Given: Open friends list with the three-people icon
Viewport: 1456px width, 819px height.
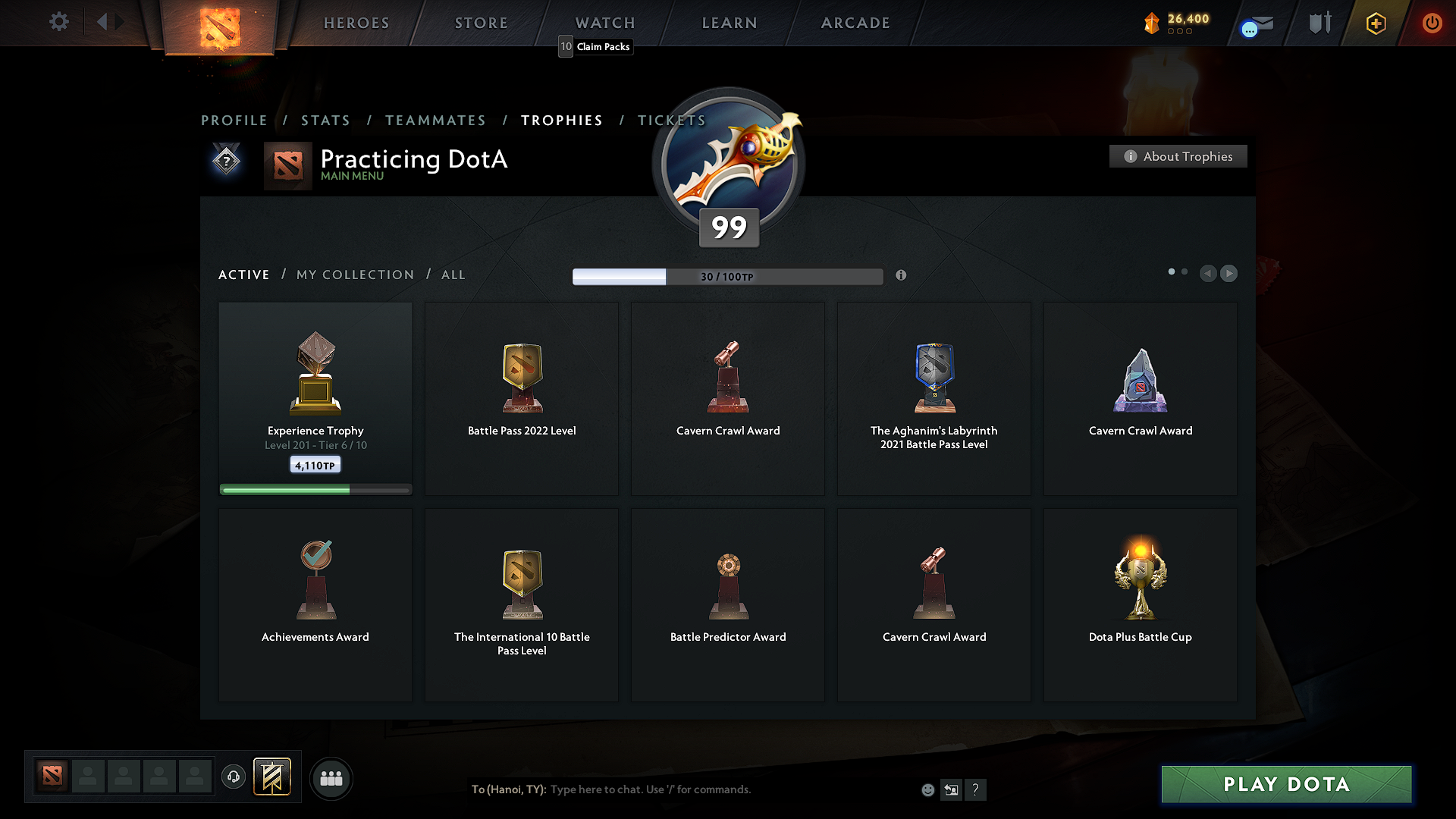Looking at the screenshot, I should 331,778.
